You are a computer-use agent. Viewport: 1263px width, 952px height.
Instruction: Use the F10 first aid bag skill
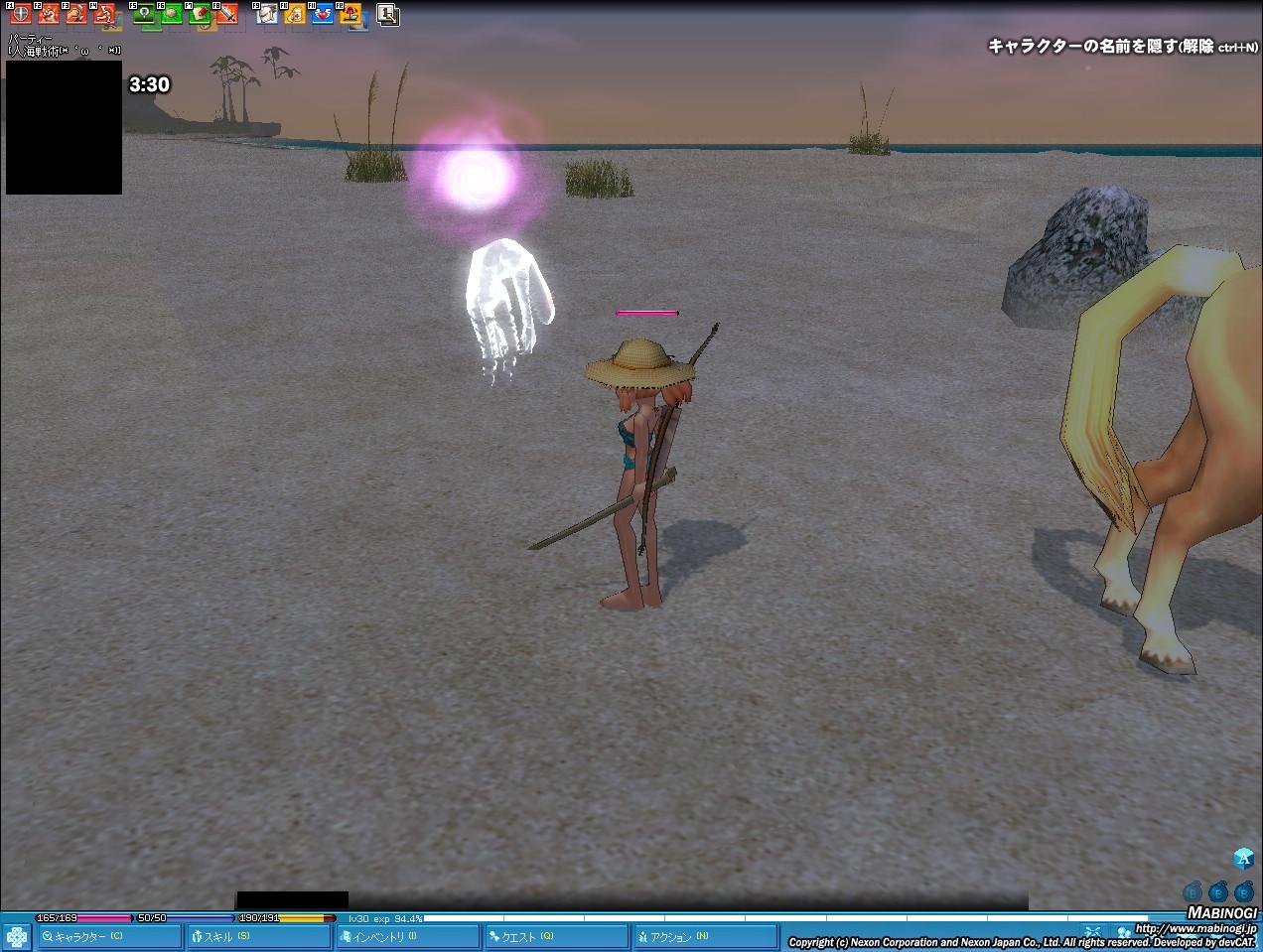point(295,14)
